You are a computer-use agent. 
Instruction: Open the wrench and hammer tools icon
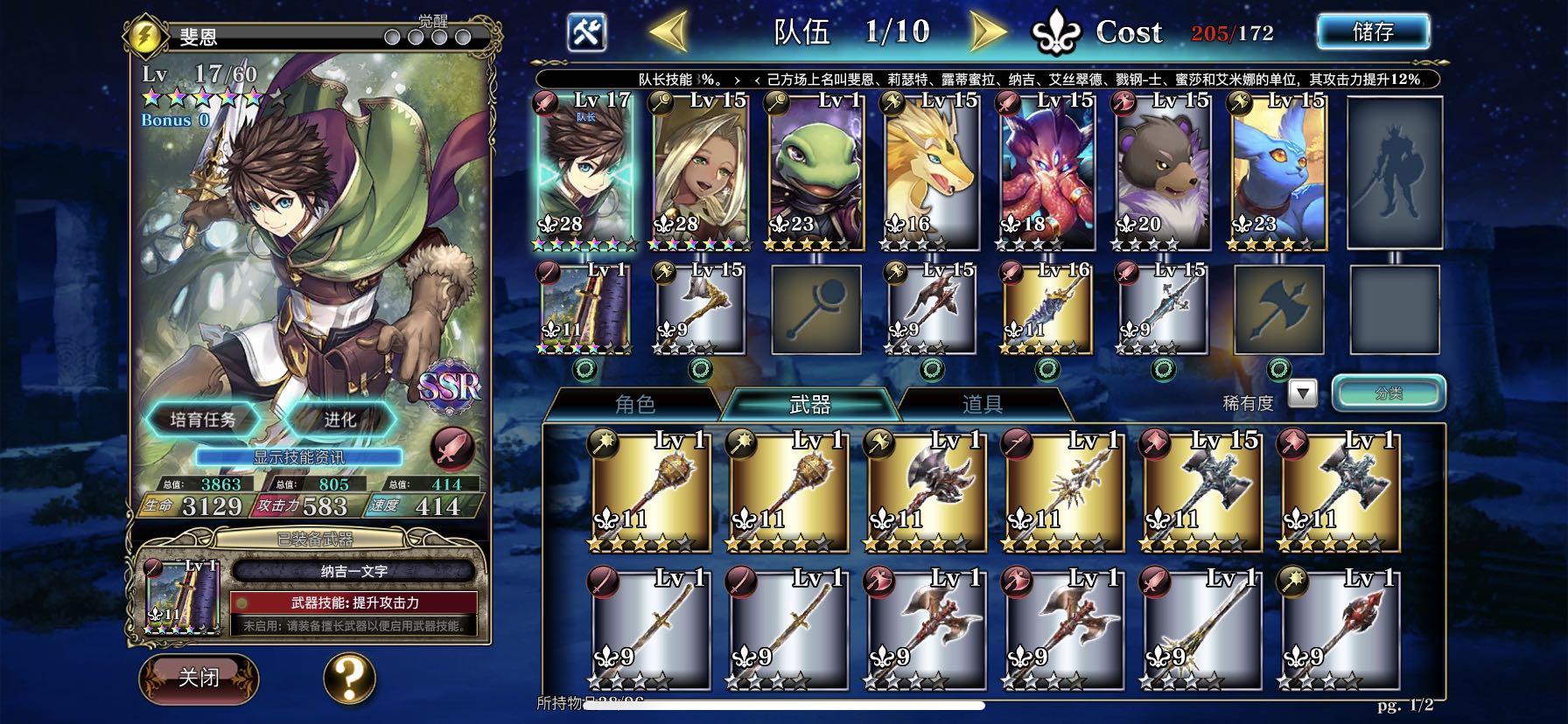coord(586,33)
